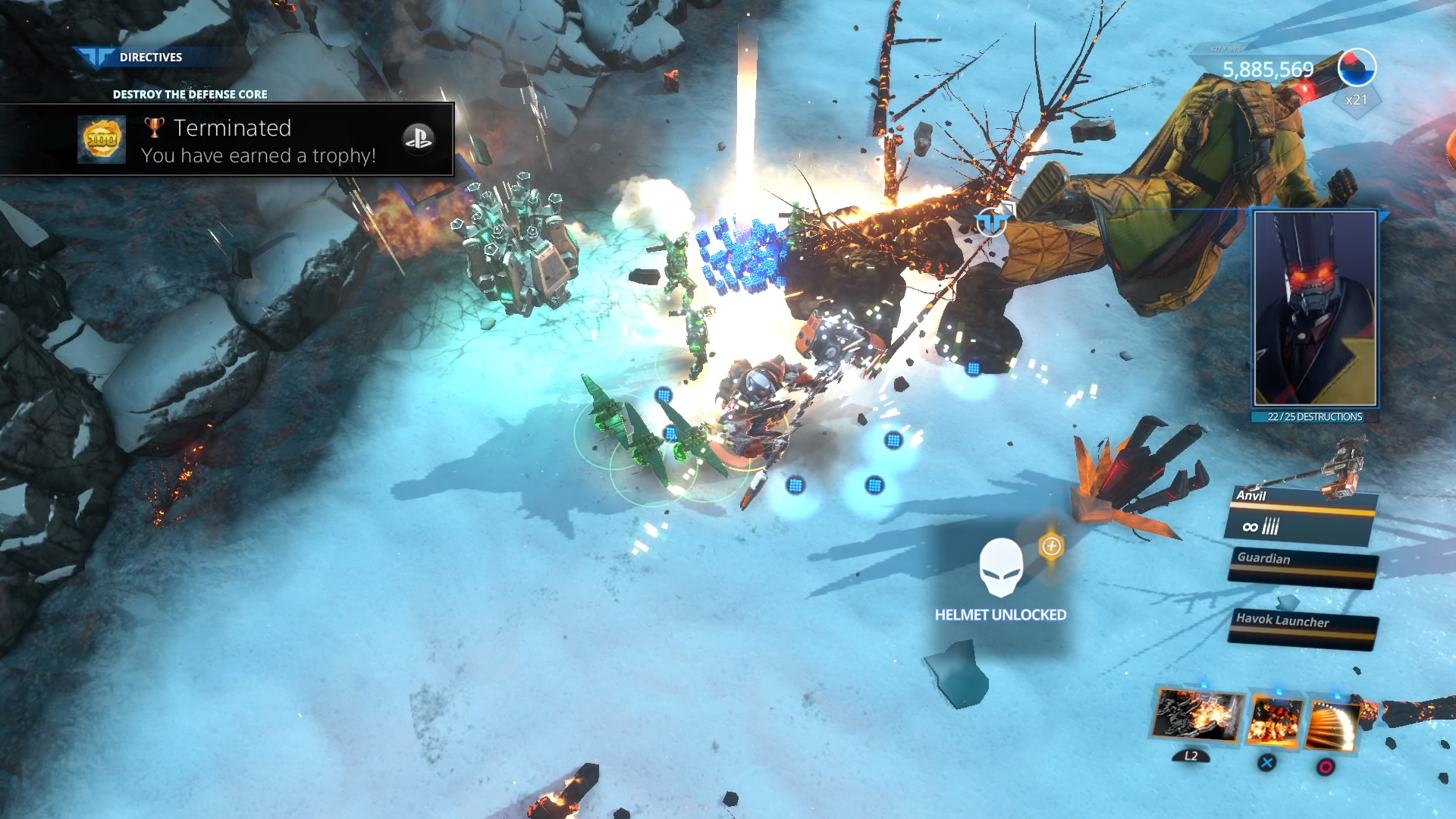Switch to the Guardian weapon slot
The image size is (1456, 819).
[x=1303, y=565]
